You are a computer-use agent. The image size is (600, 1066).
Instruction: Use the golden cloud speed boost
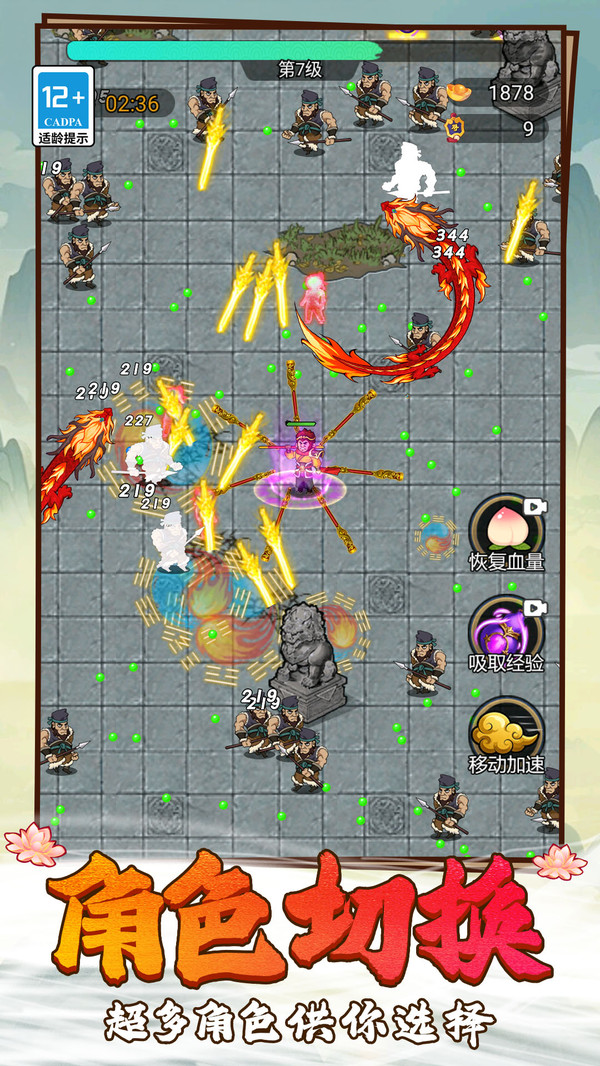coord(506,729)
